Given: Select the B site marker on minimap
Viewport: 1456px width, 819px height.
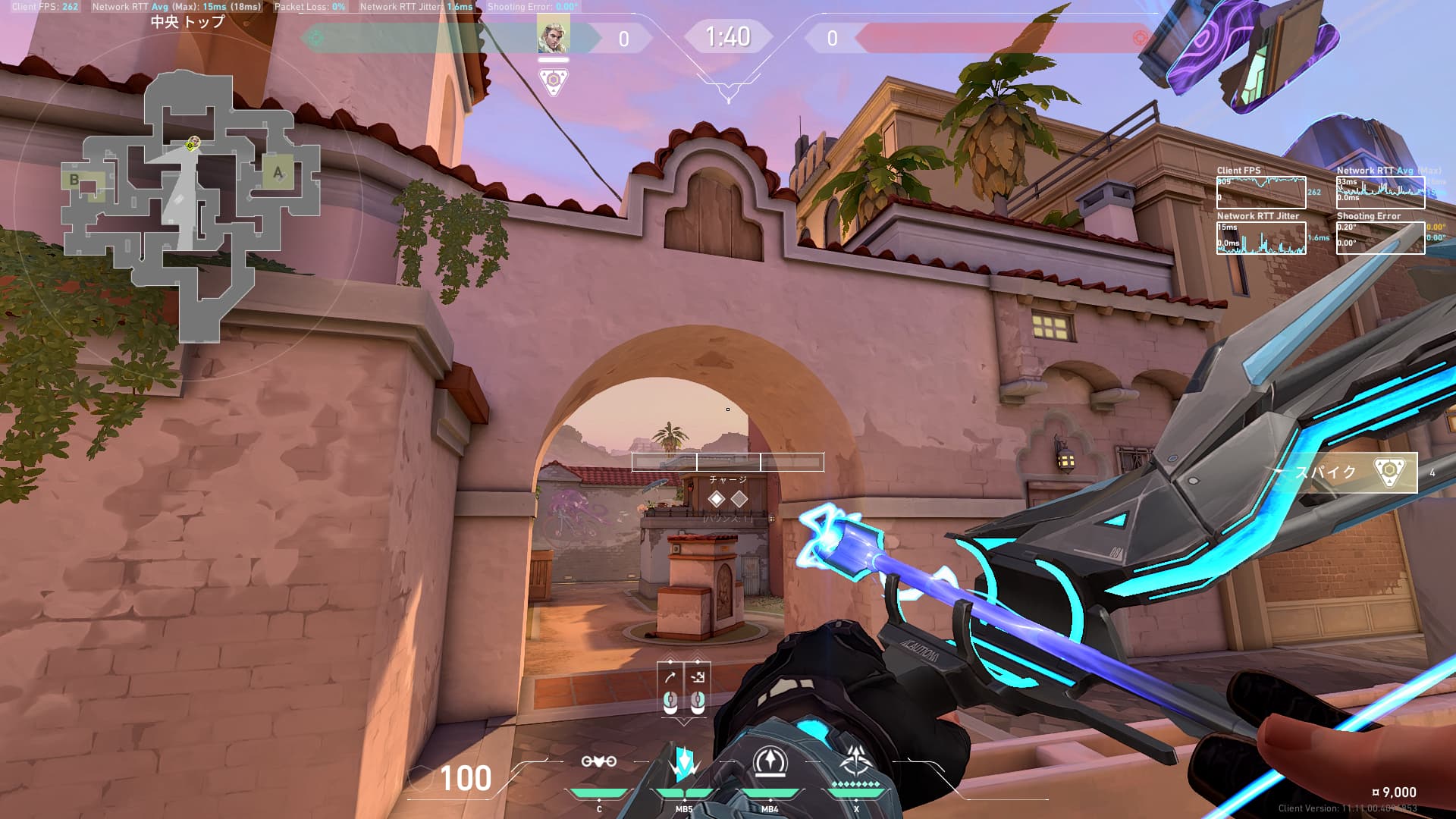Looking at the screenshot, I should 74,180.
